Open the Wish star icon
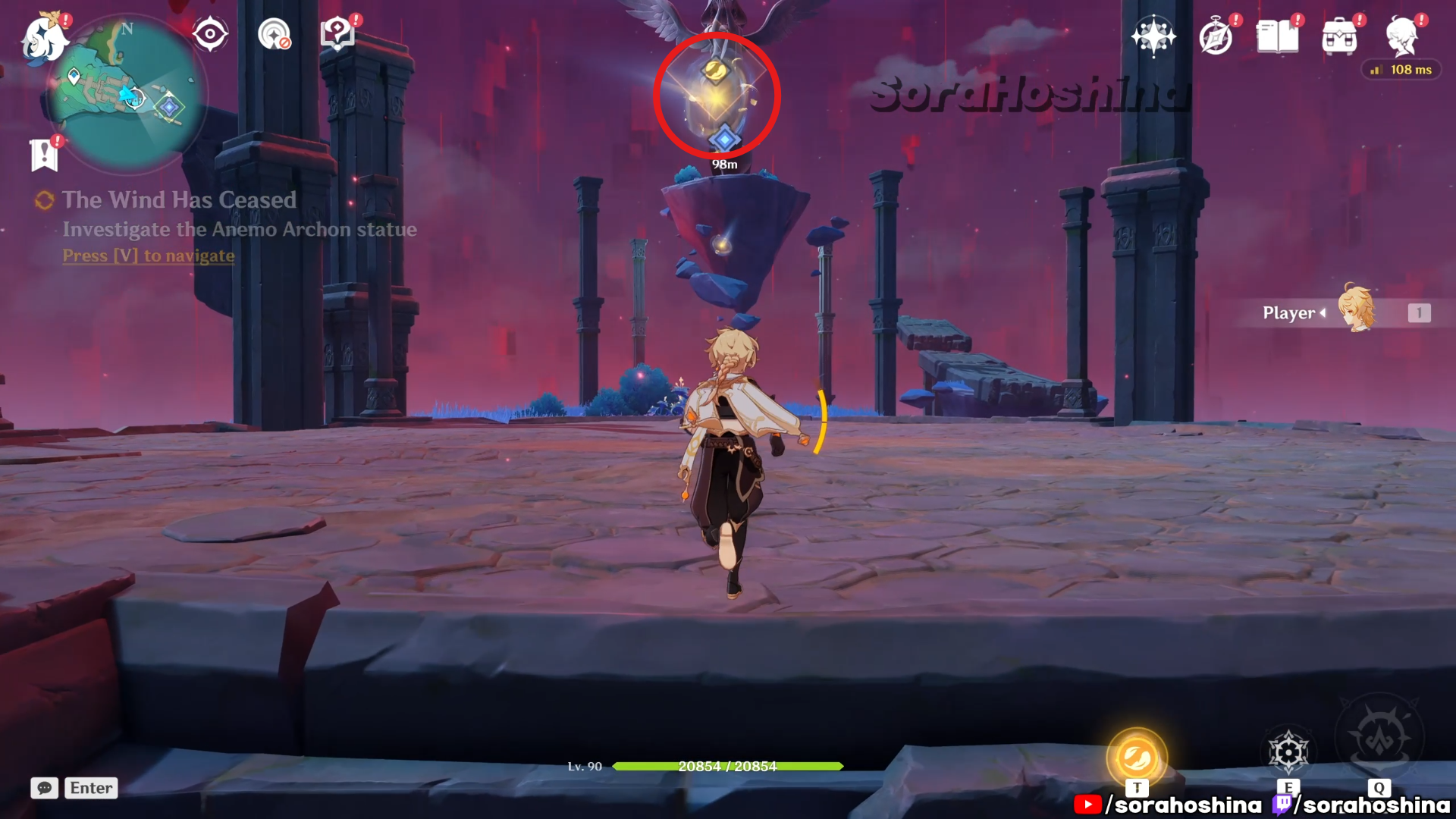1456x819 pixels. (1153, 36)
